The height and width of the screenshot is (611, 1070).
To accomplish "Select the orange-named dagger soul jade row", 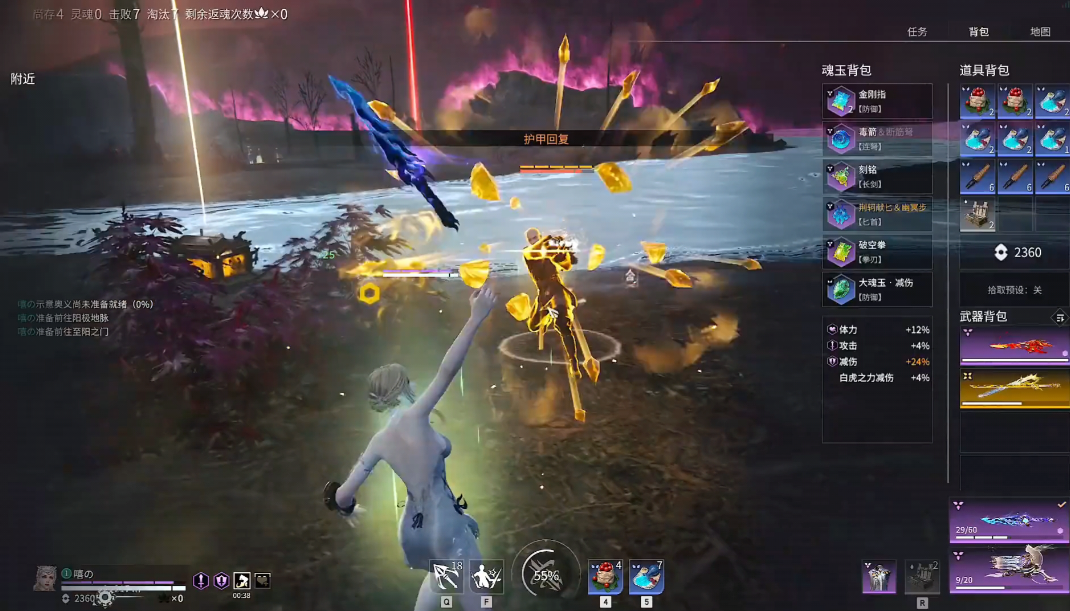I will 877,213.
